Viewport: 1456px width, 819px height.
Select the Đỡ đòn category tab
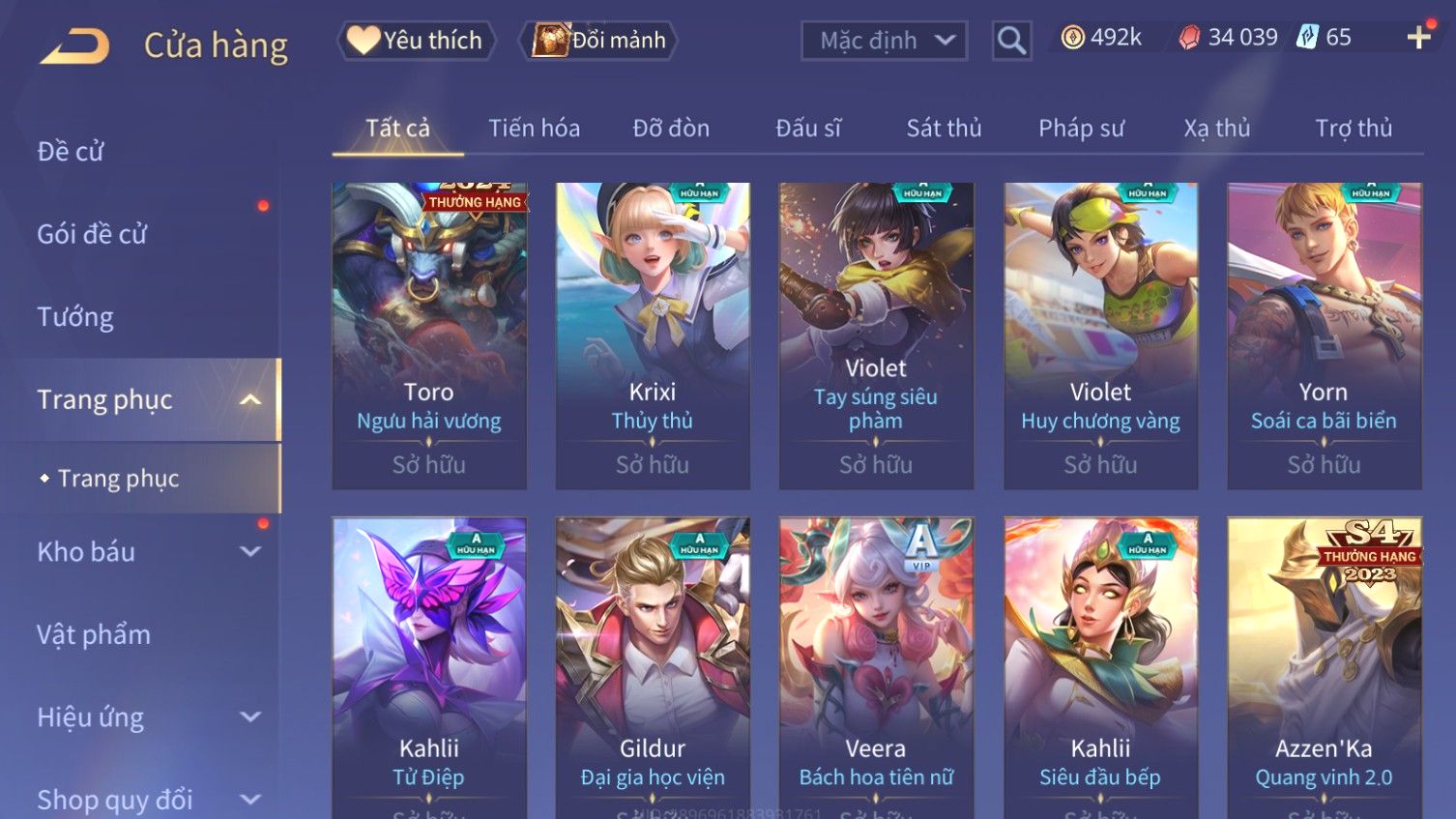point(671,129)
